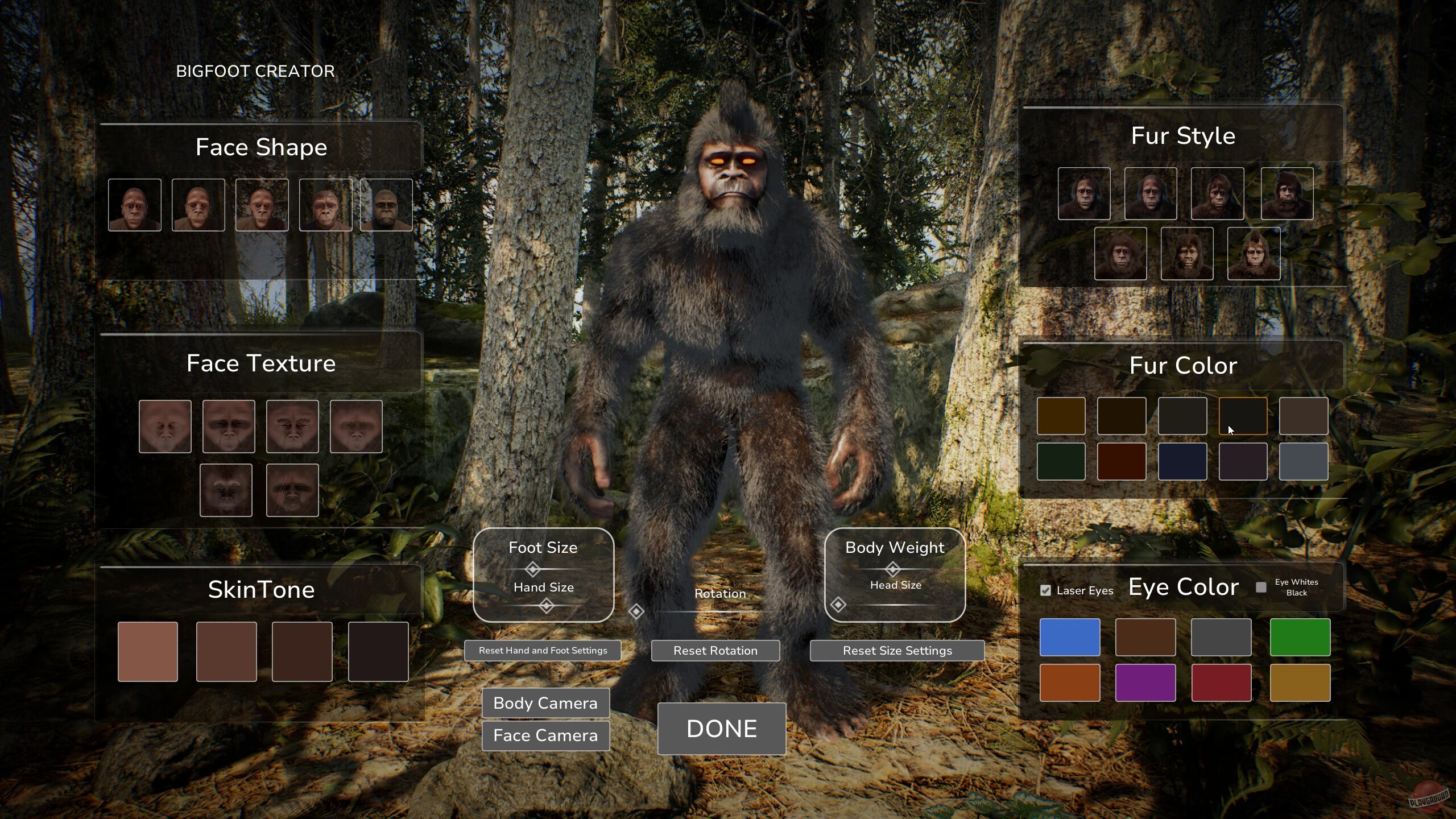1456x819 pixels.
Task: Select the third Face Shape preset
Action: (262, 205)
